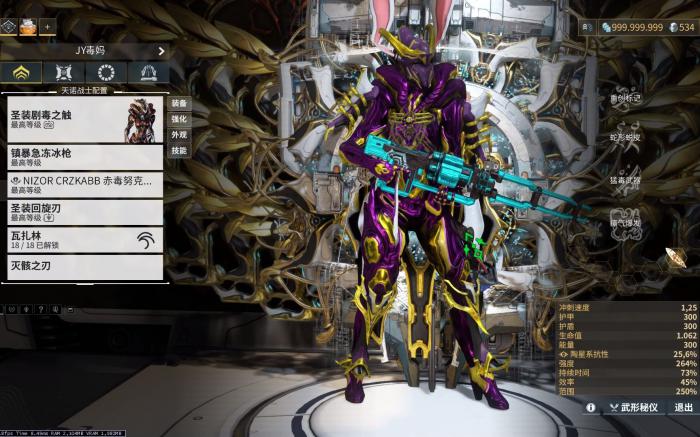700x437 pixels.
Task: Add a new tab with plus button
Action: coord(47,26)
